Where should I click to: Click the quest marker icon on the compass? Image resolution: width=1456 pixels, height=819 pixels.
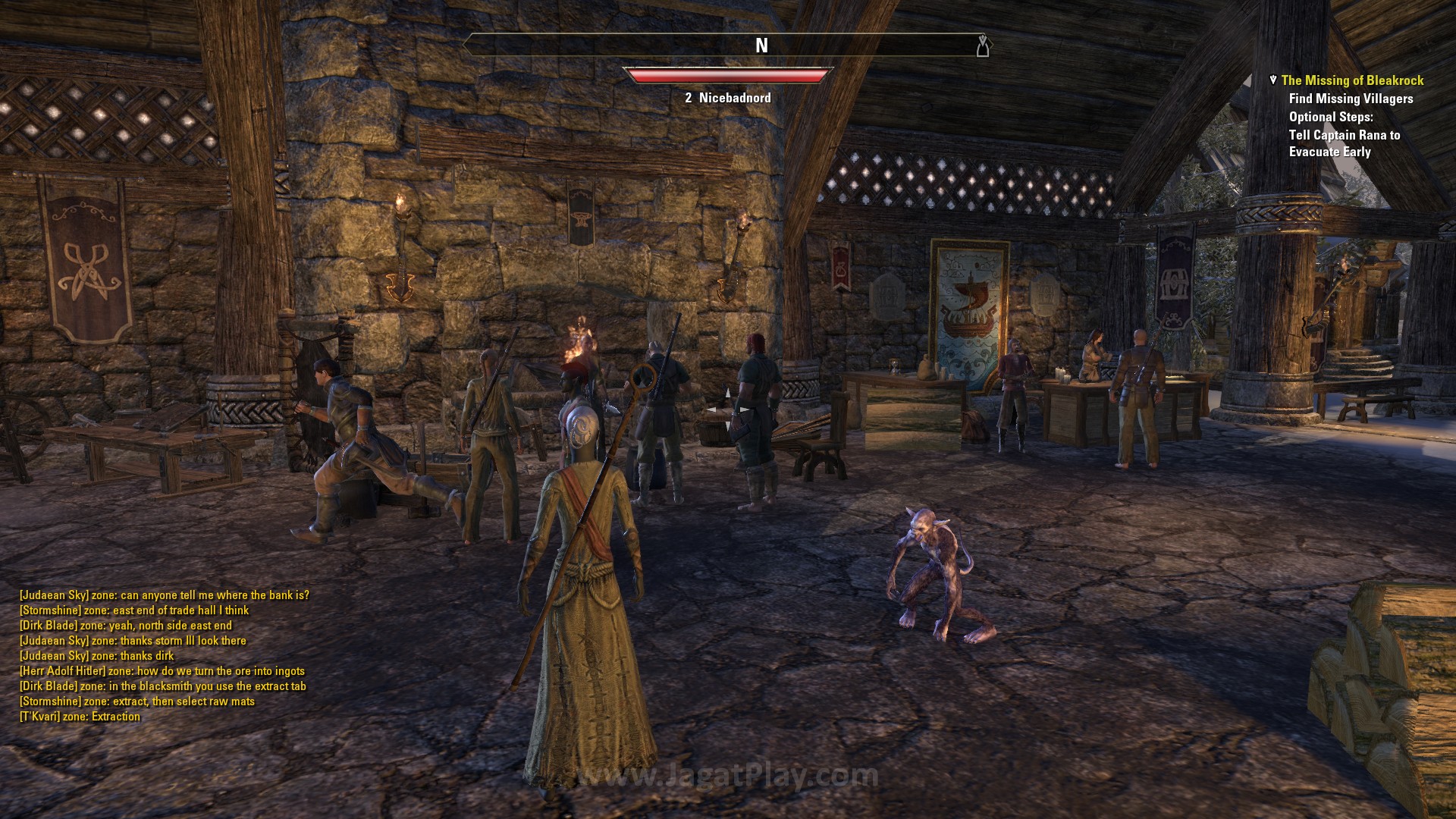pyautogui.click(x=983, y=45)
